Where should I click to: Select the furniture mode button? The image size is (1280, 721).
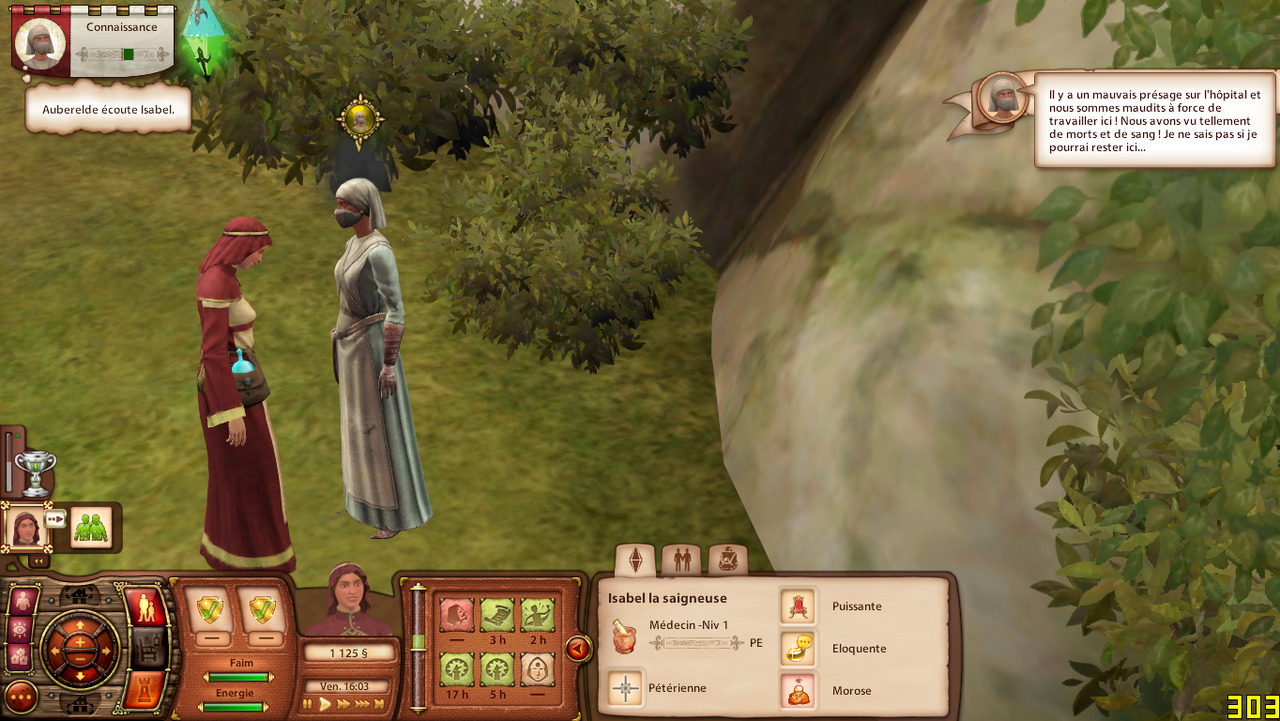(146, 648)
